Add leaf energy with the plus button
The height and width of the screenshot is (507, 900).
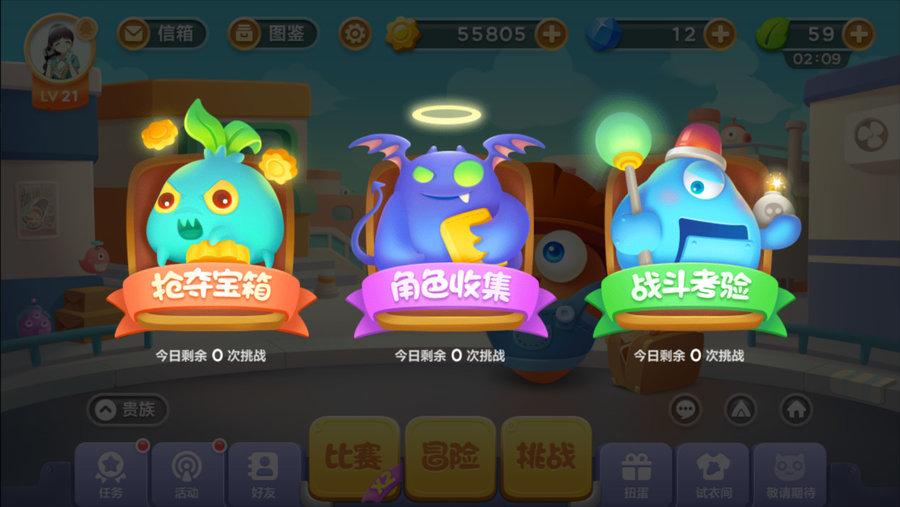[x=858, y=33]
